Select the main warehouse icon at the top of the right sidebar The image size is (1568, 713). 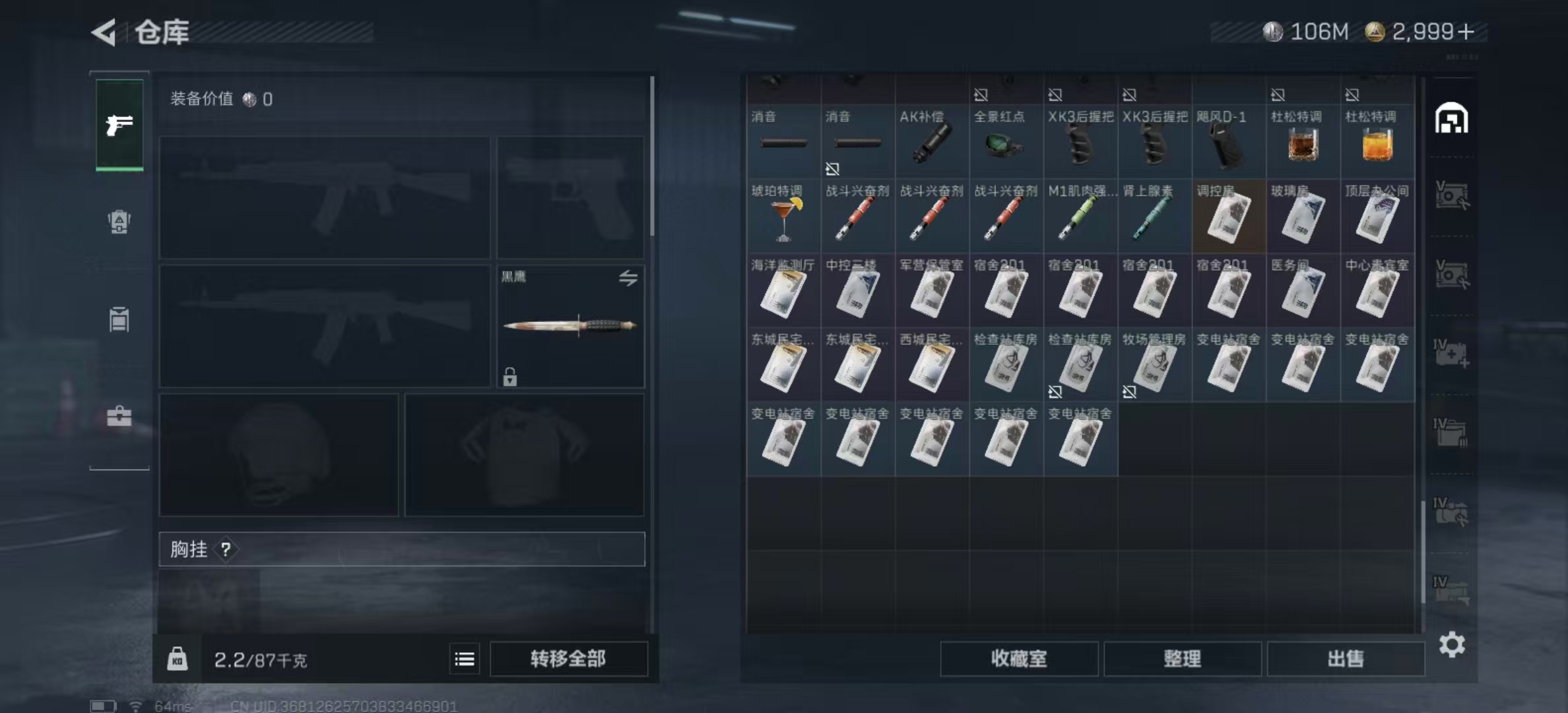(1451, 119)
